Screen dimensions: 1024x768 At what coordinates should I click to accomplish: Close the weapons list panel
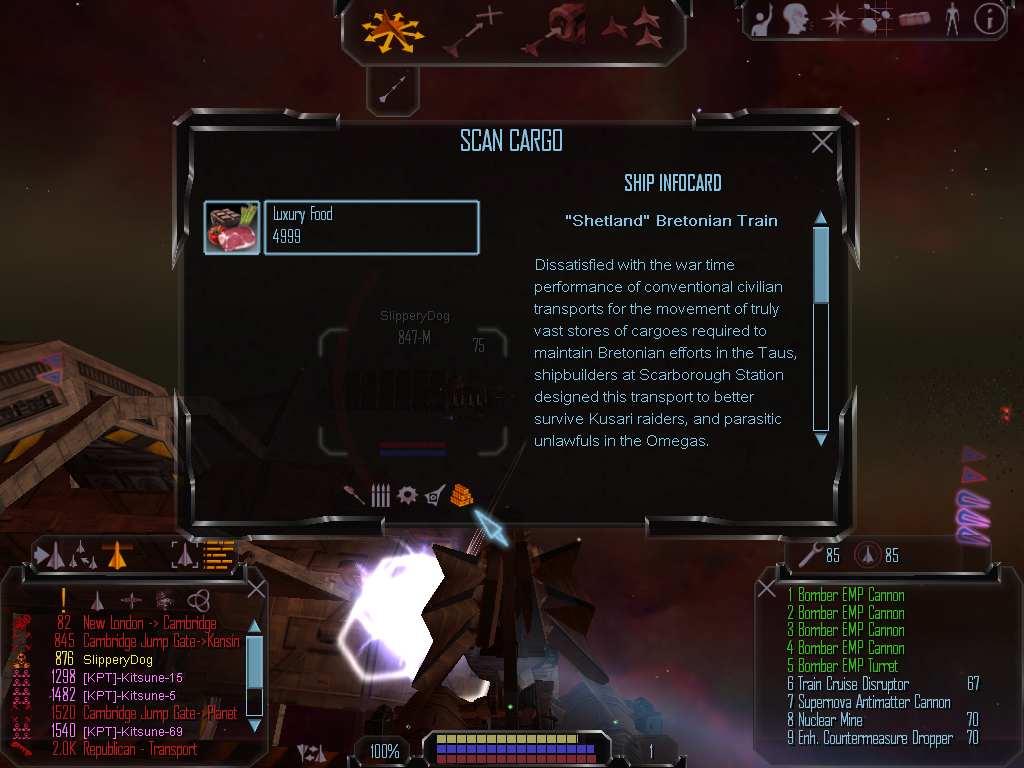click(x=768, y=589)
